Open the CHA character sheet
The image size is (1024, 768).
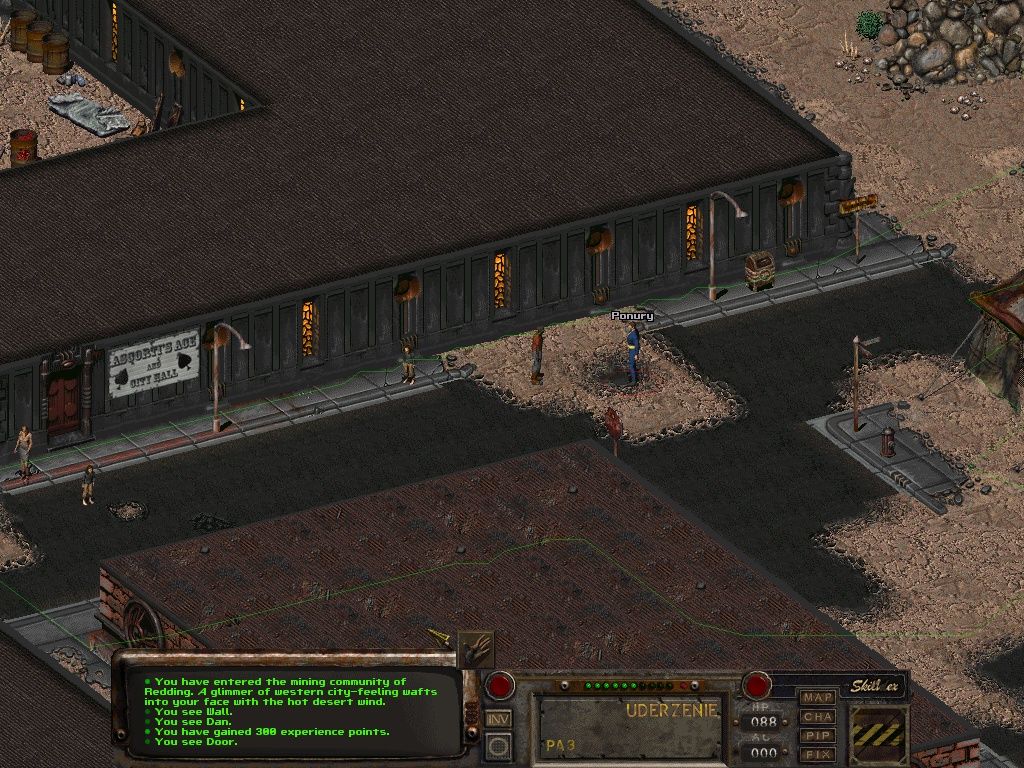pos(818,717)
